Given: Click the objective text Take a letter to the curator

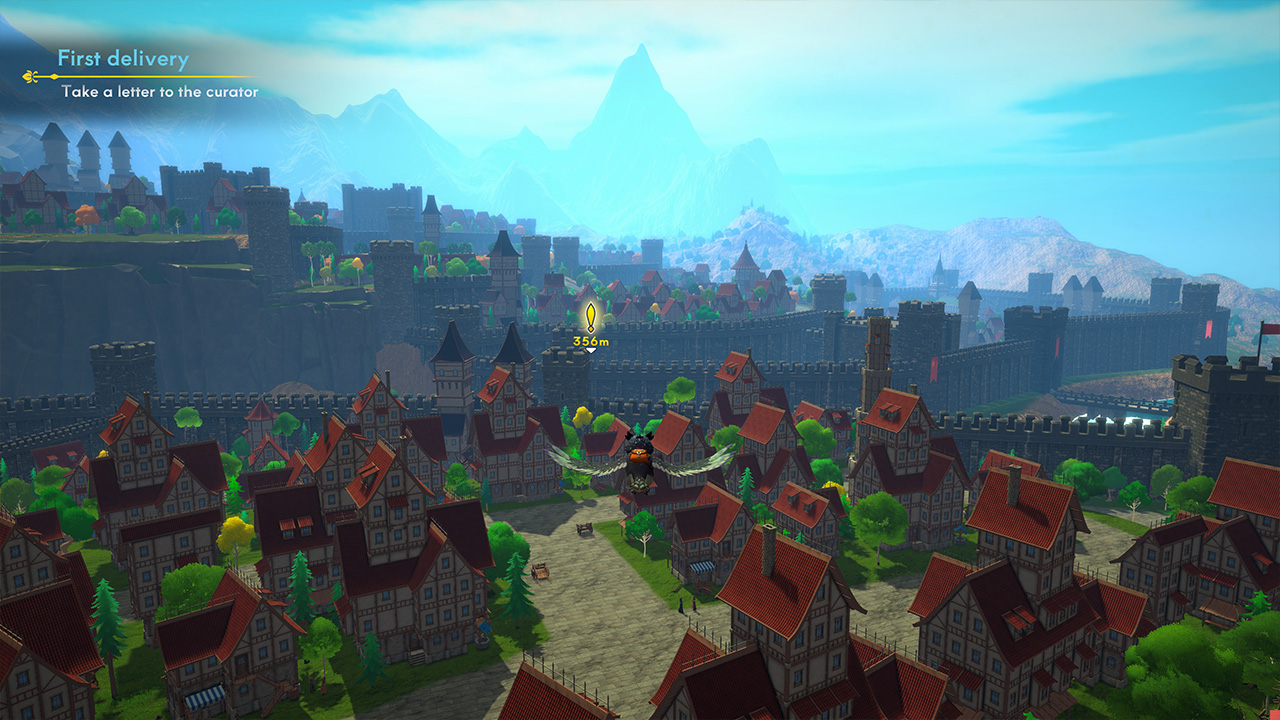Looking at the screenshot, I should 160,92.
